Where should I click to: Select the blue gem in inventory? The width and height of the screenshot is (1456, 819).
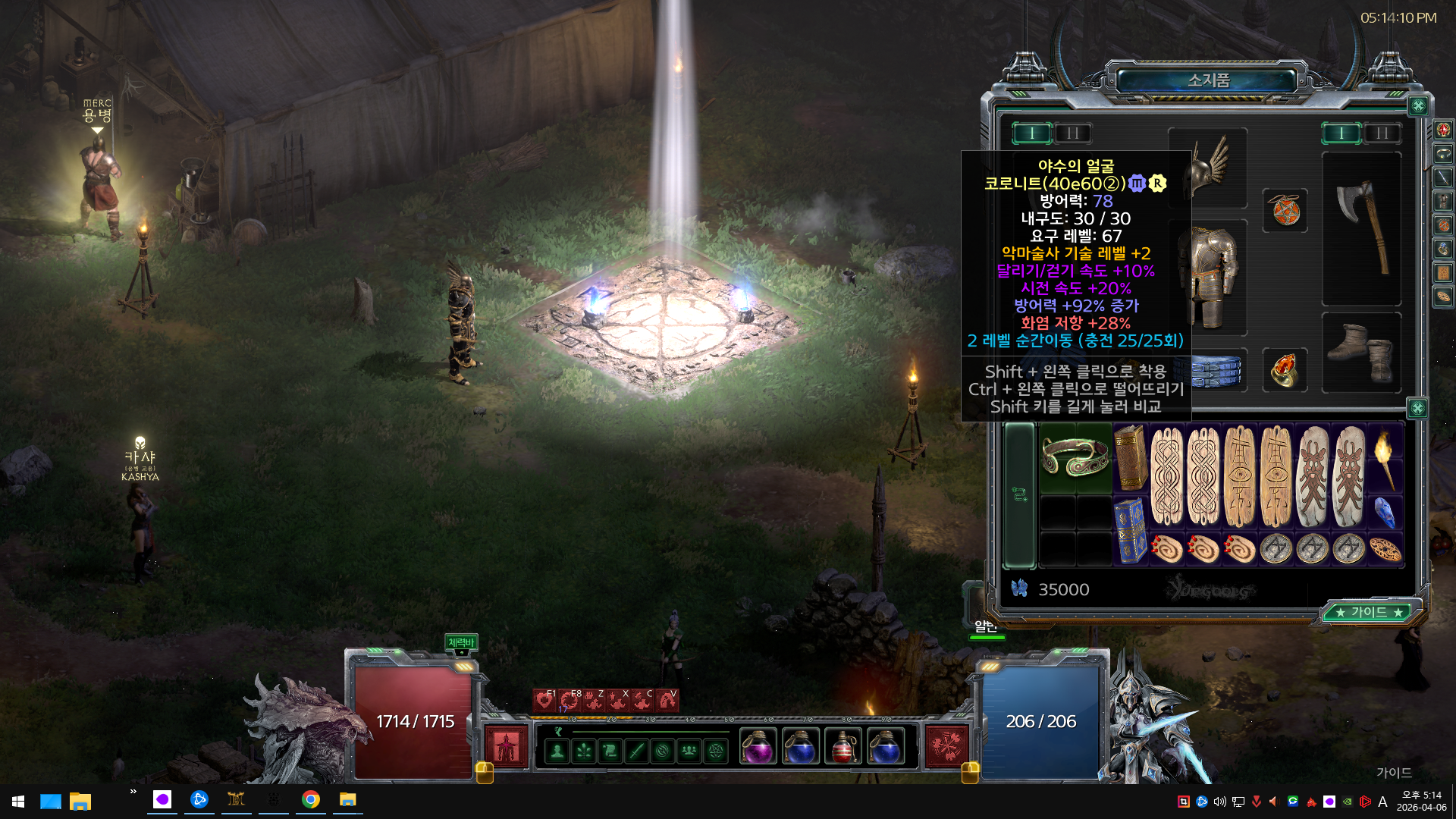click(1385, 513)
